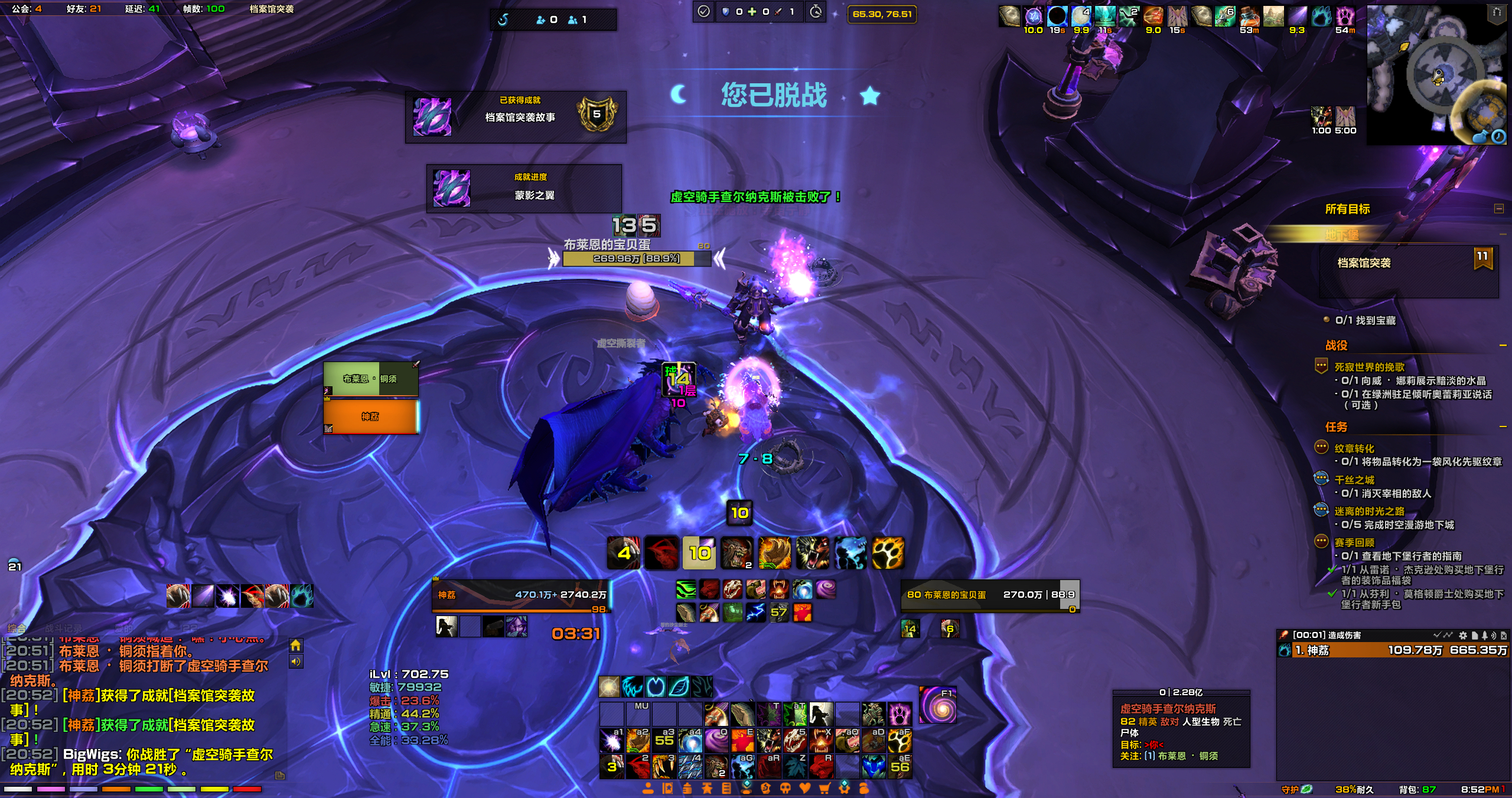Viewport: 1512px width, 798px height.
Task: Open the 纹章转化 quest entry
Action: [x=1354, y=448]
